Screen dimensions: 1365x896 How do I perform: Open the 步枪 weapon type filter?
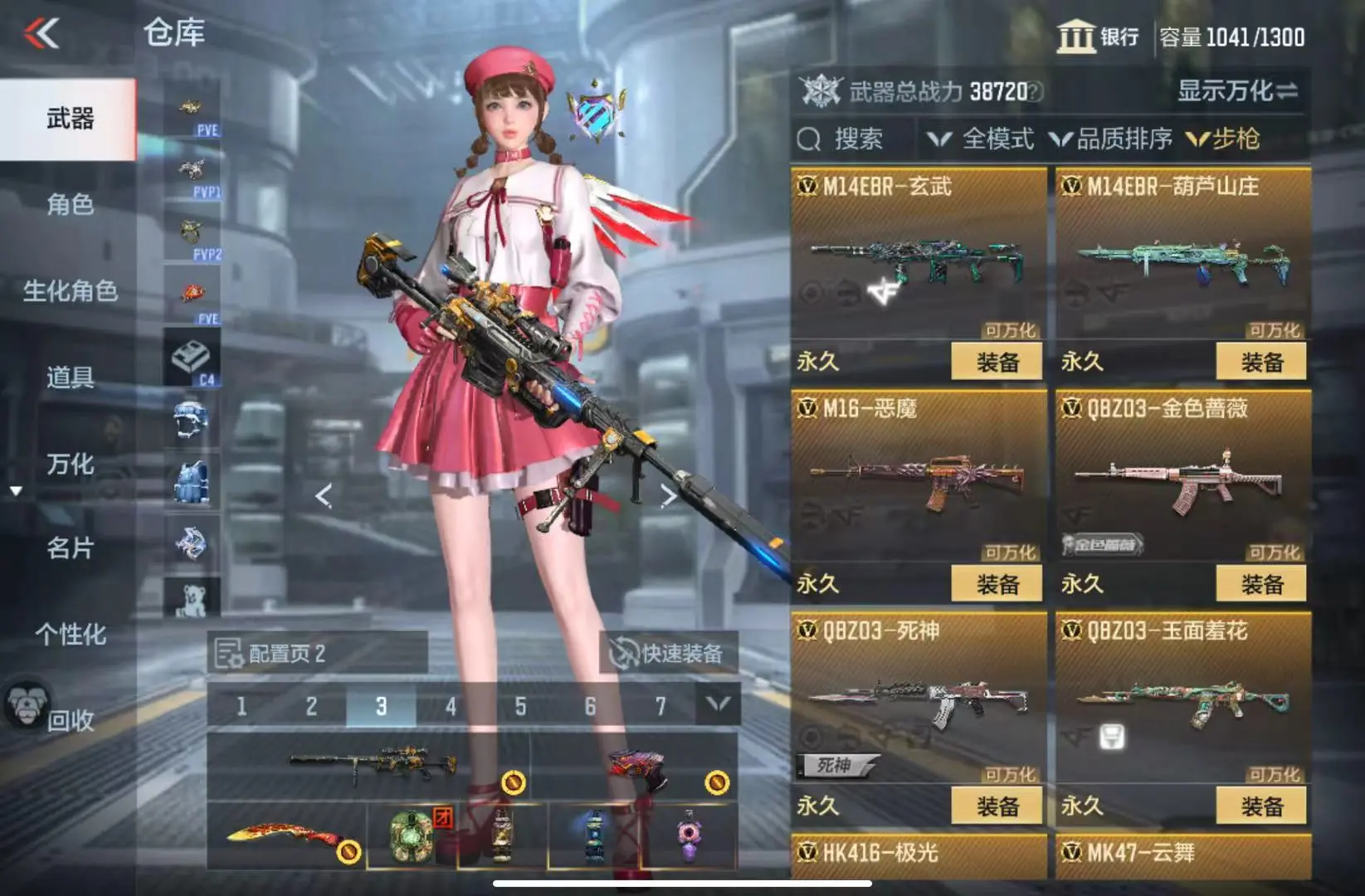pos(1225,139)
